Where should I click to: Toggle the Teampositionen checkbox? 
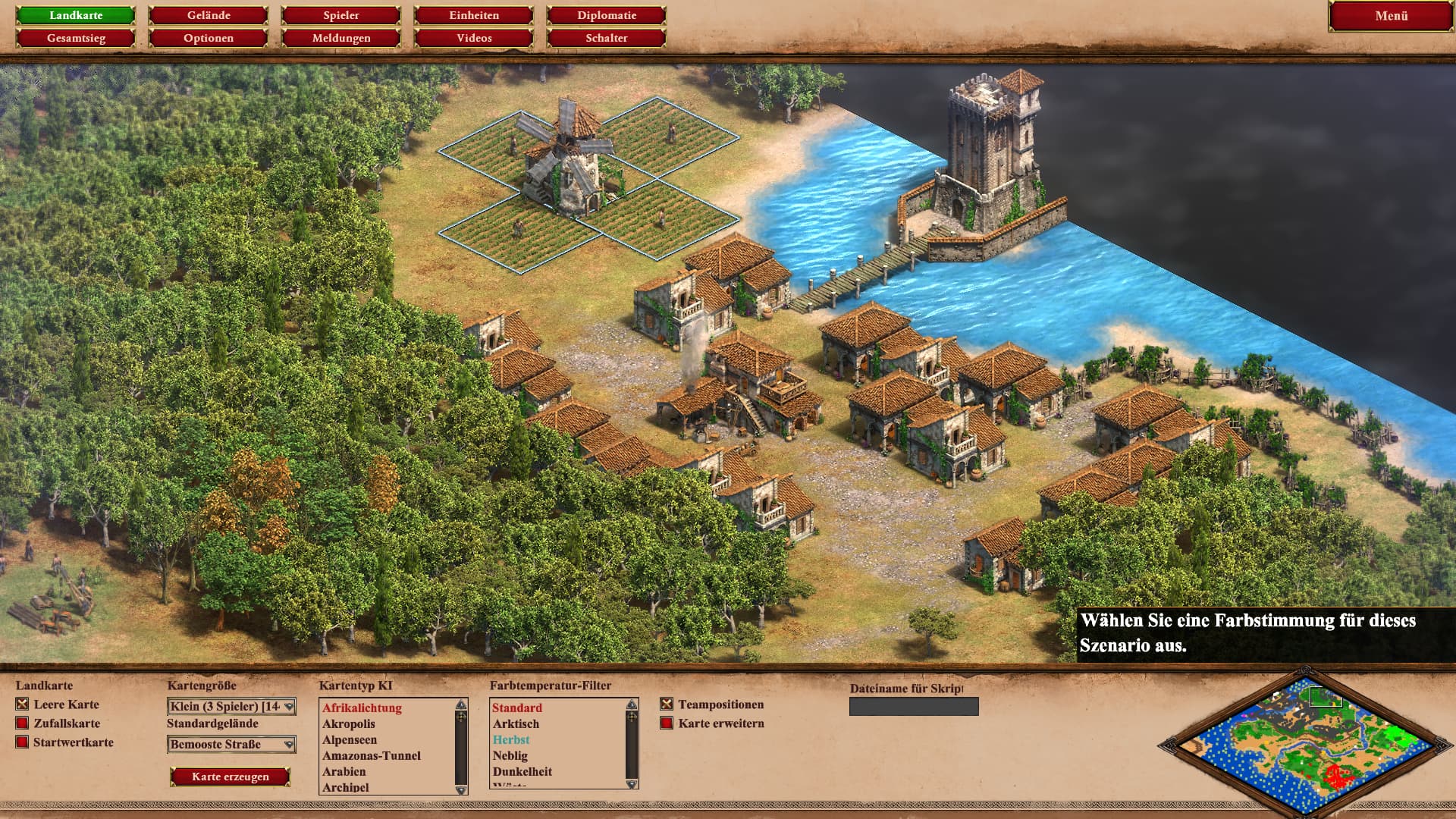[x=667, y=704]
